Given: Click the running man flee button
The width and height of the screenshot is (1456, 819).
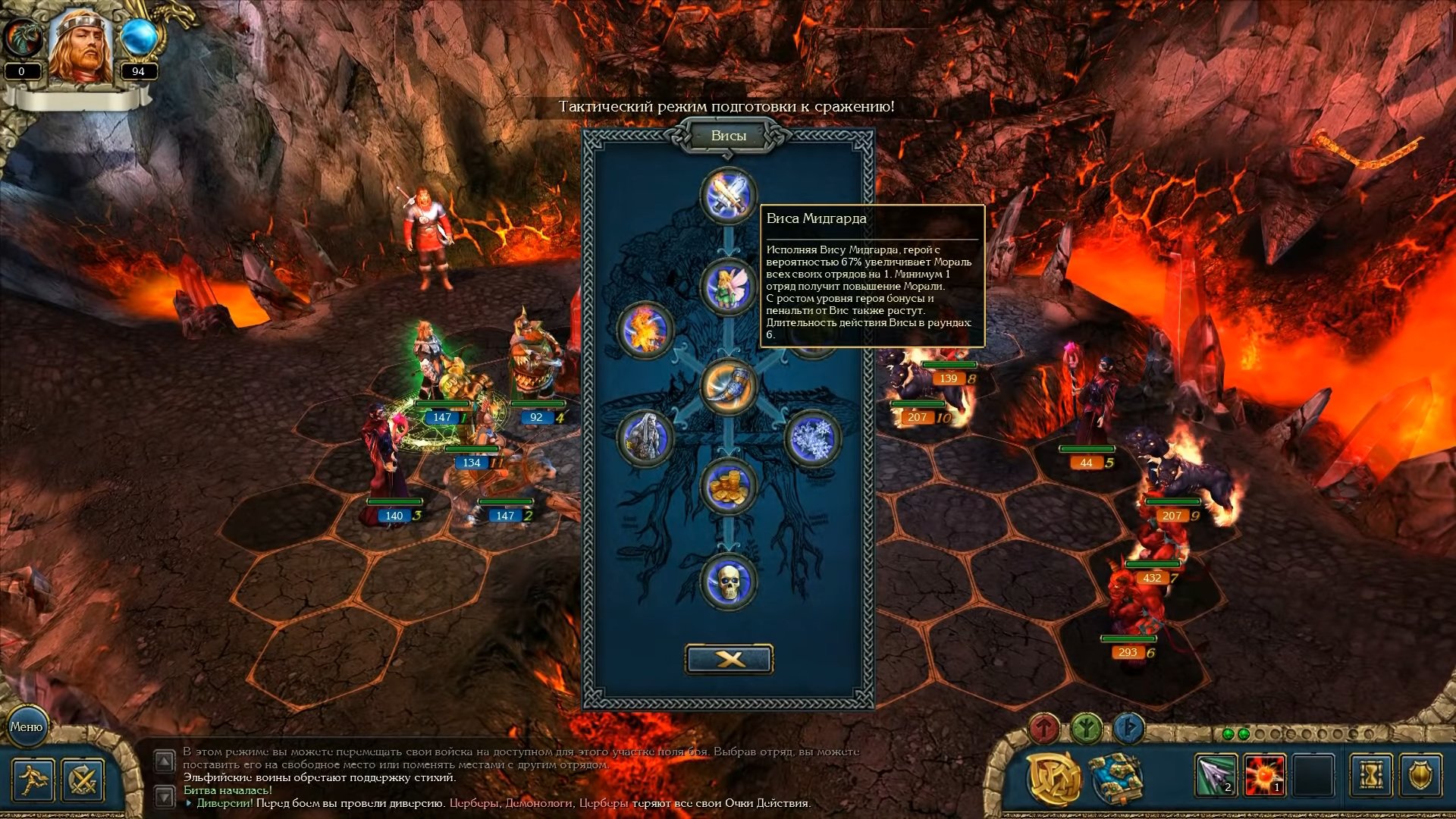Looking at the screenshot, I should 33,780.
